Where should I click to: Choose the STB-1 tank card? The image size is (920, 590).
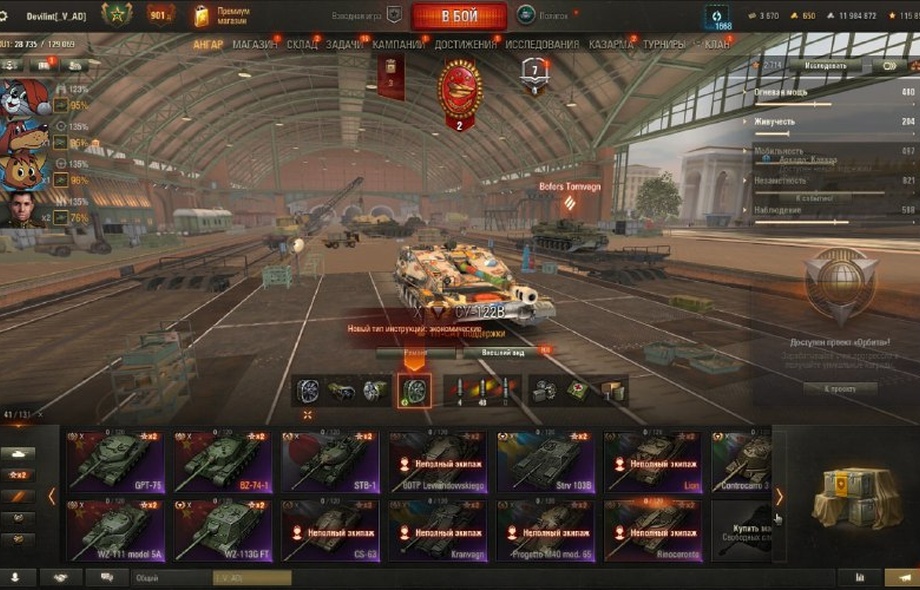331,462
